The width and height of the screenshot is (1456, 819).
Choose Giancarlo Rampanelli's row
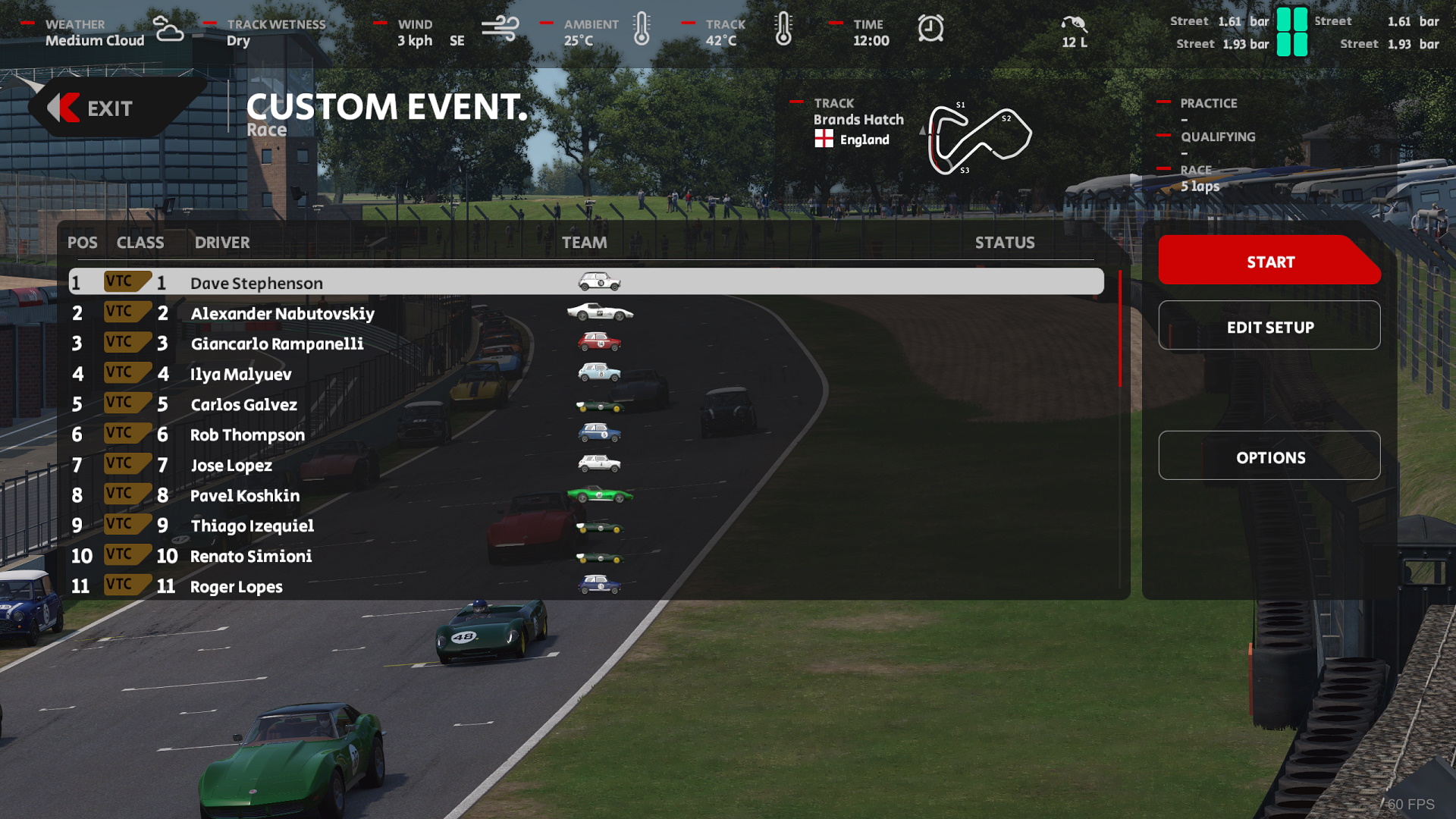(277, 344)
